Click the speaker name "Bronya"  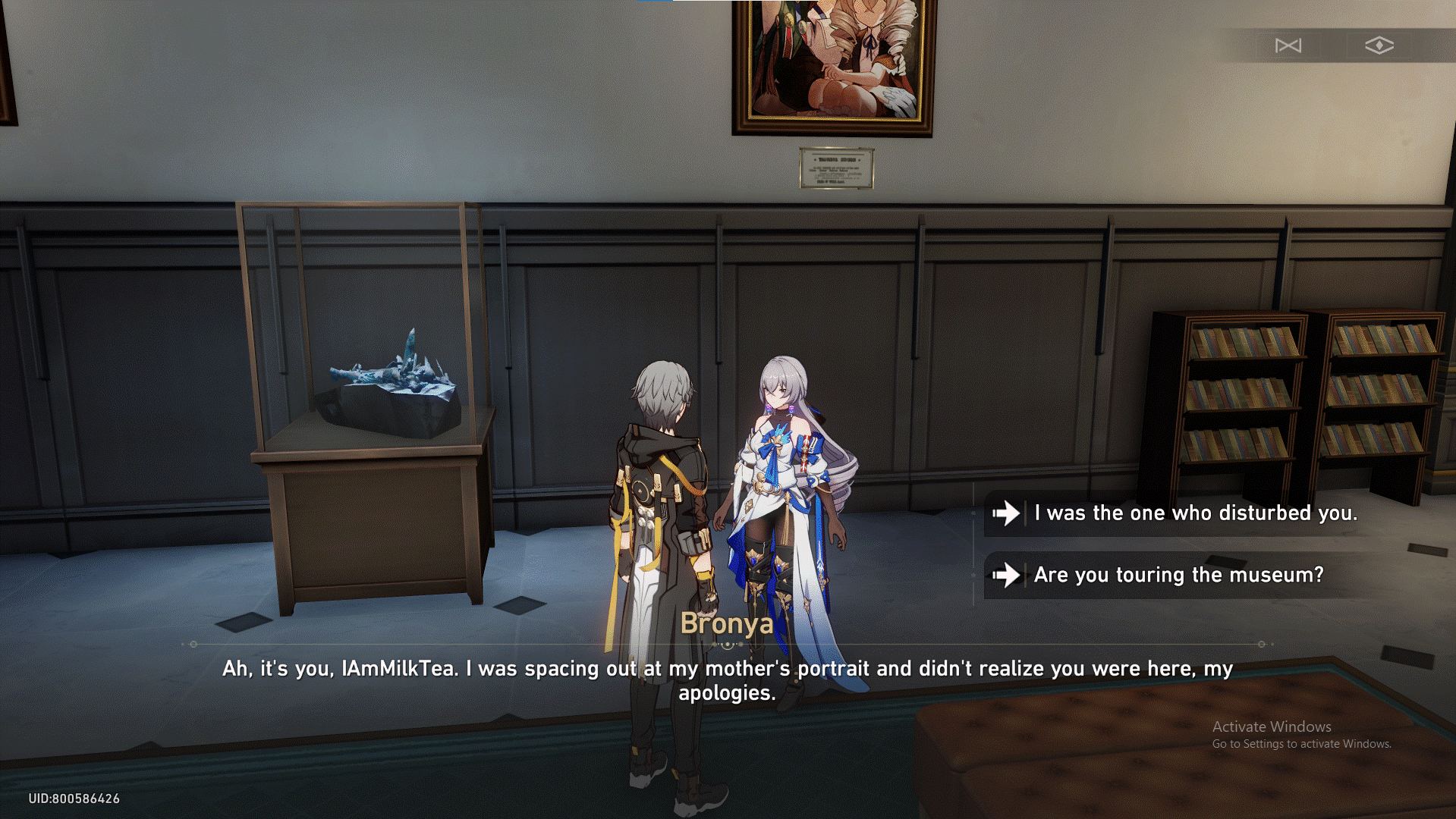(x=727, y=624)
